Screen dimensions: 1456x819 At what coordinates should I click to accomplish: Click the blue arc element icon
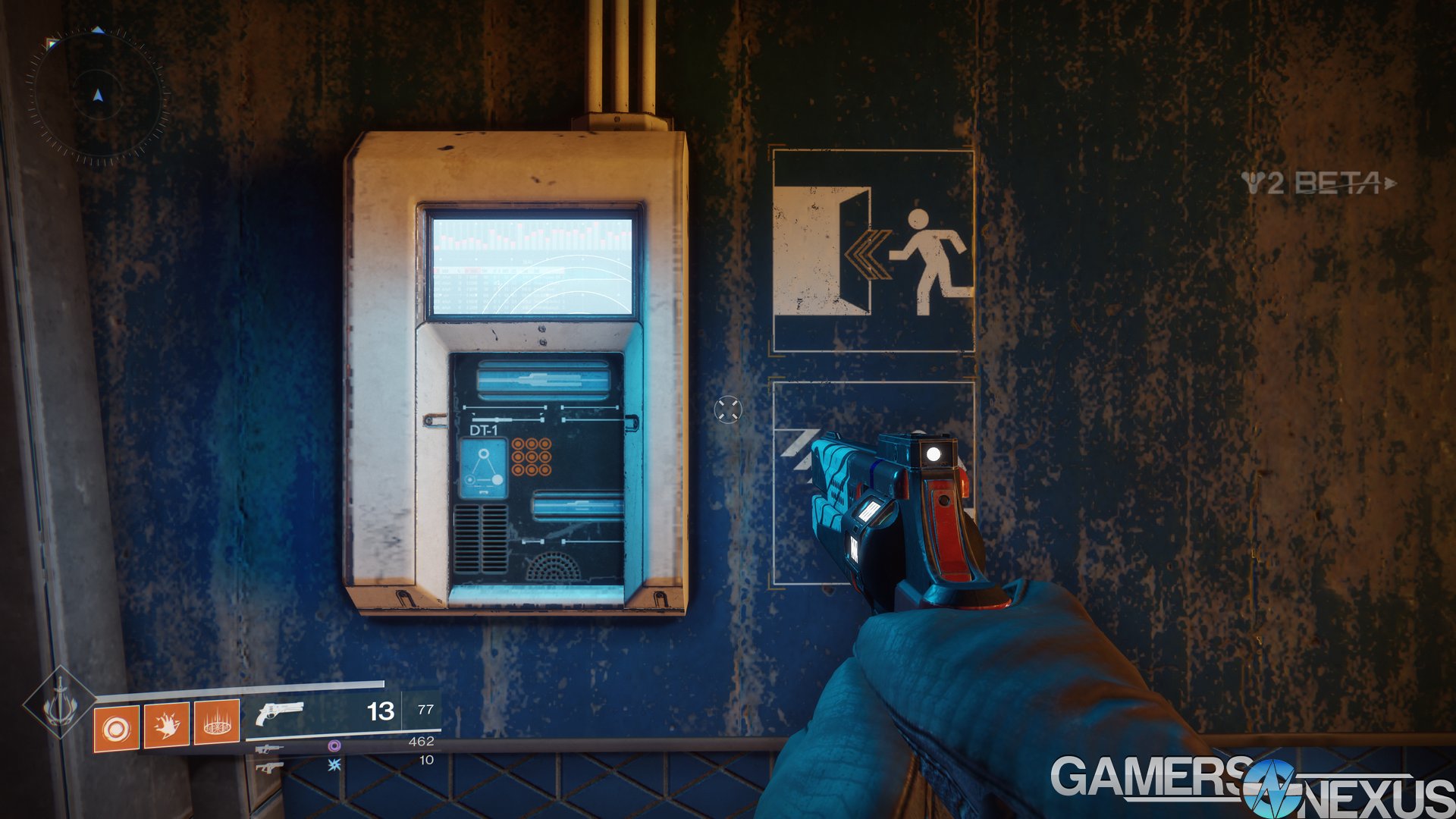[x=334, y=764]
